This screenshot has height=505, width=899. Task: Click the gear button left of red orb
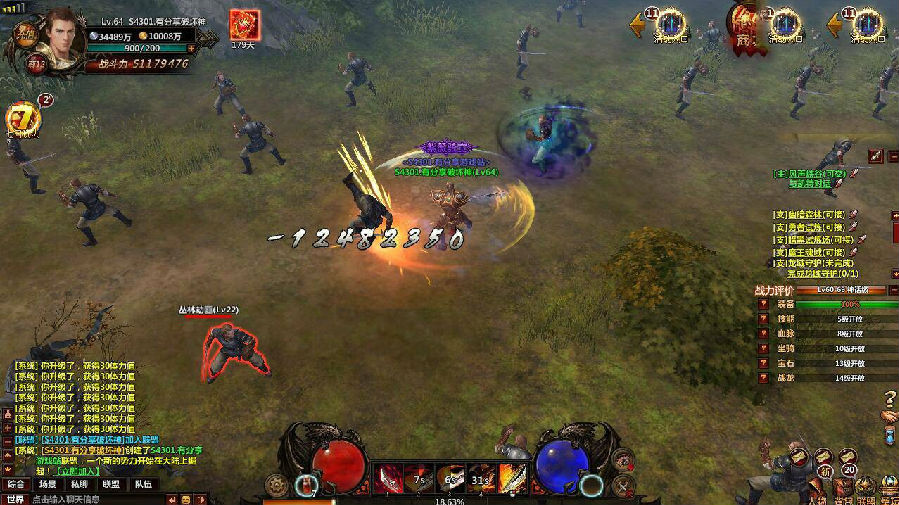pos(277,486)
